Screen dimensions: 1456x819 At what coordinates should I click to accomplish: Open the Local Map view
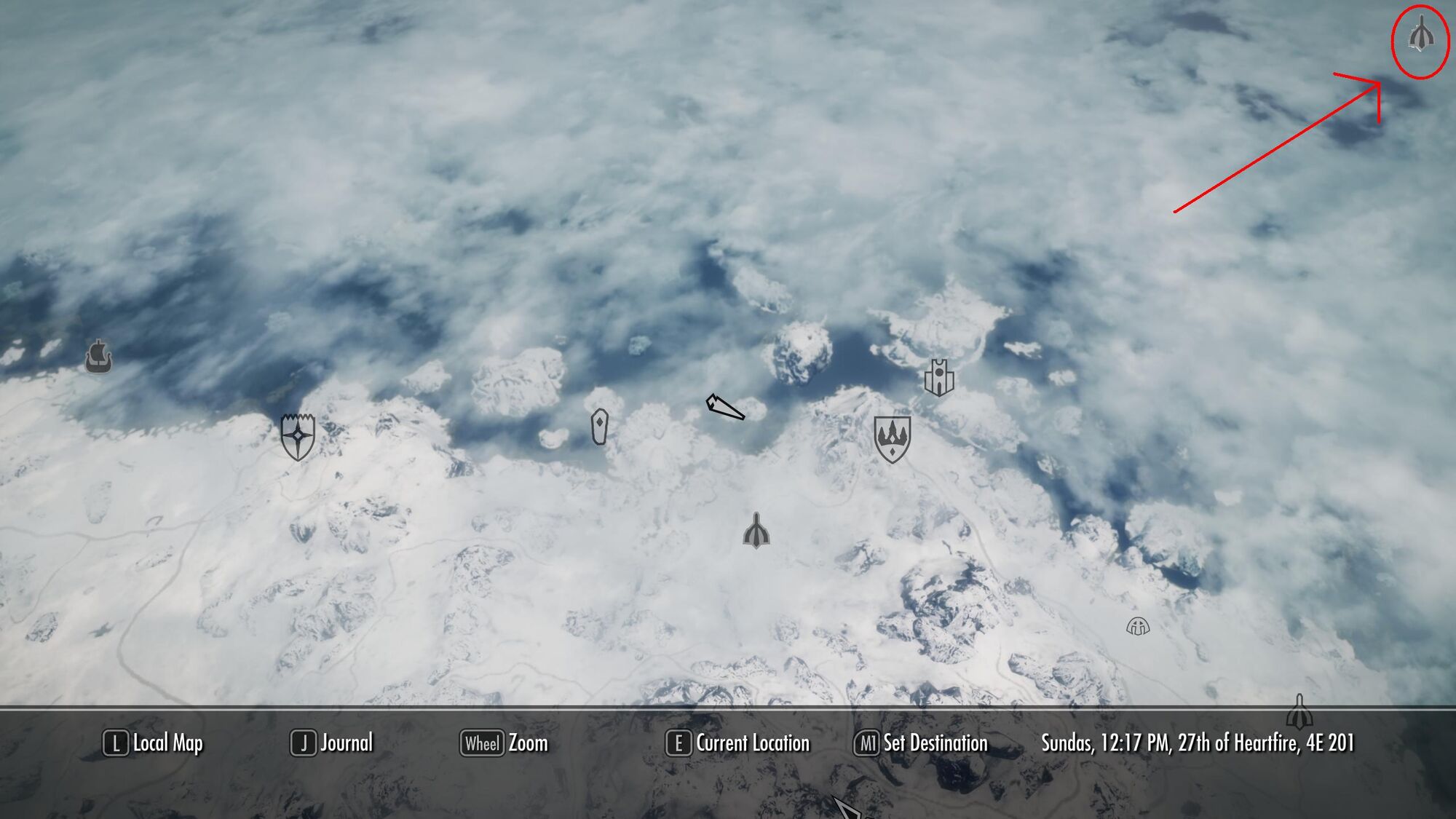pyautogui.click(x=154, y=743)
